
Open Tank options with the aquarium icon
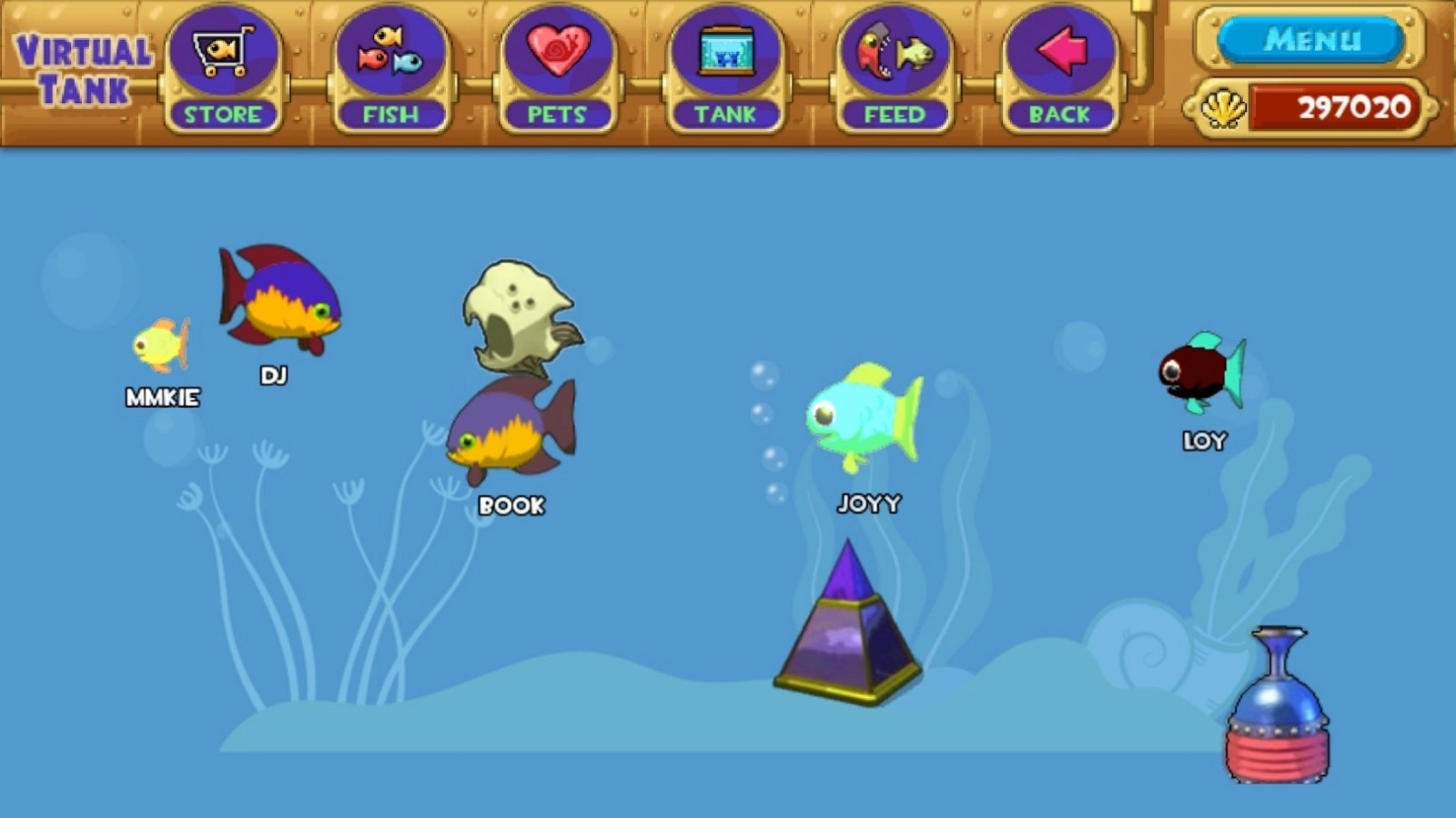point(725,52)
